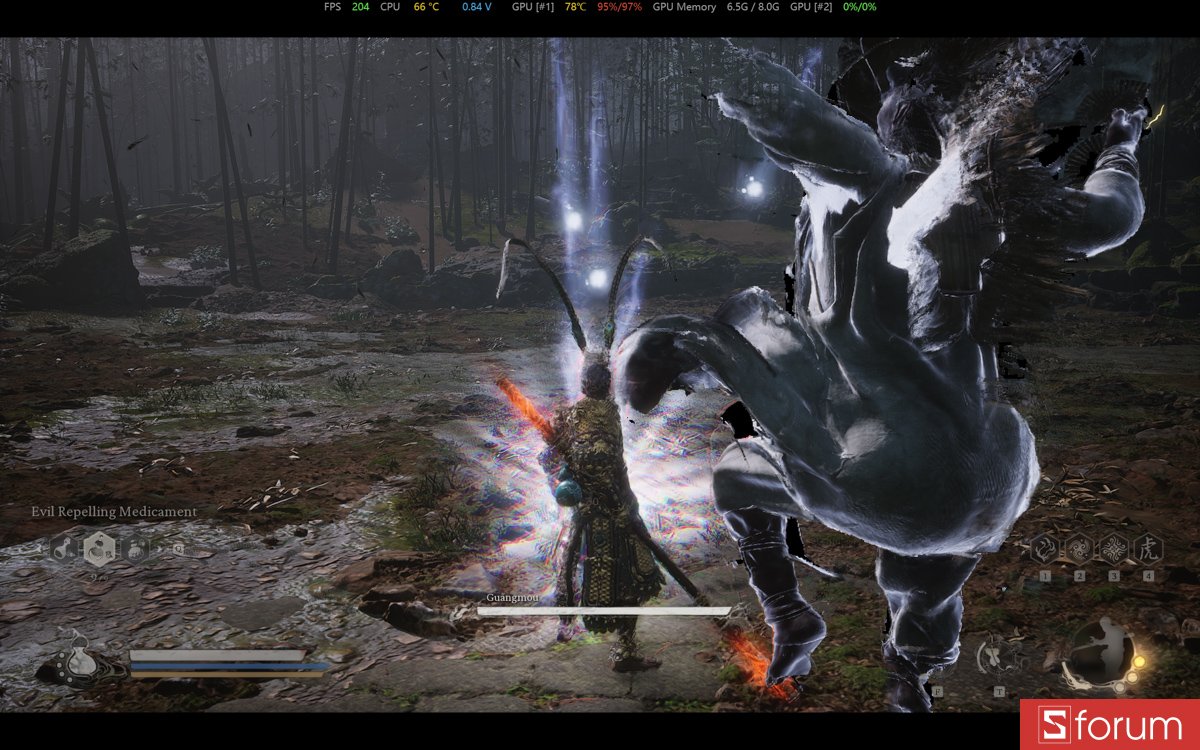The width and height of the screenshot is (1200, 750).
Task: Open the Sforum watermark logo
Action: pyautogui.click(x=1109, y=725)
